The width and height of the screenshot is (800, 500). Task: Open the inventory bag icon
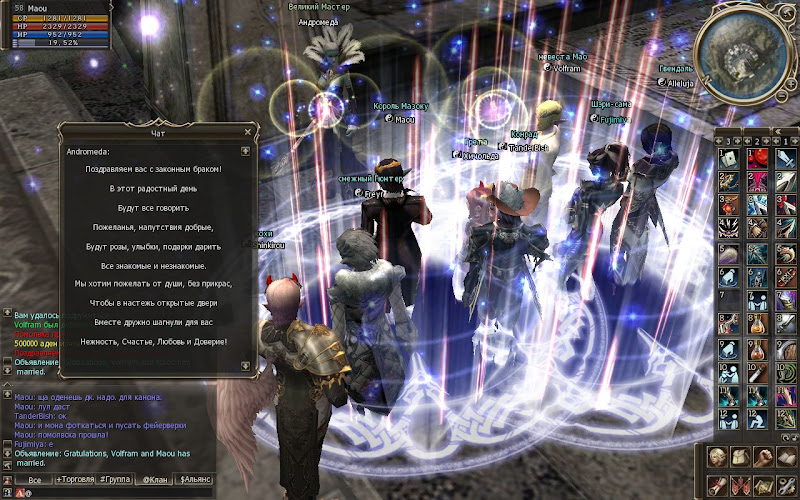(x=740, y=456)
